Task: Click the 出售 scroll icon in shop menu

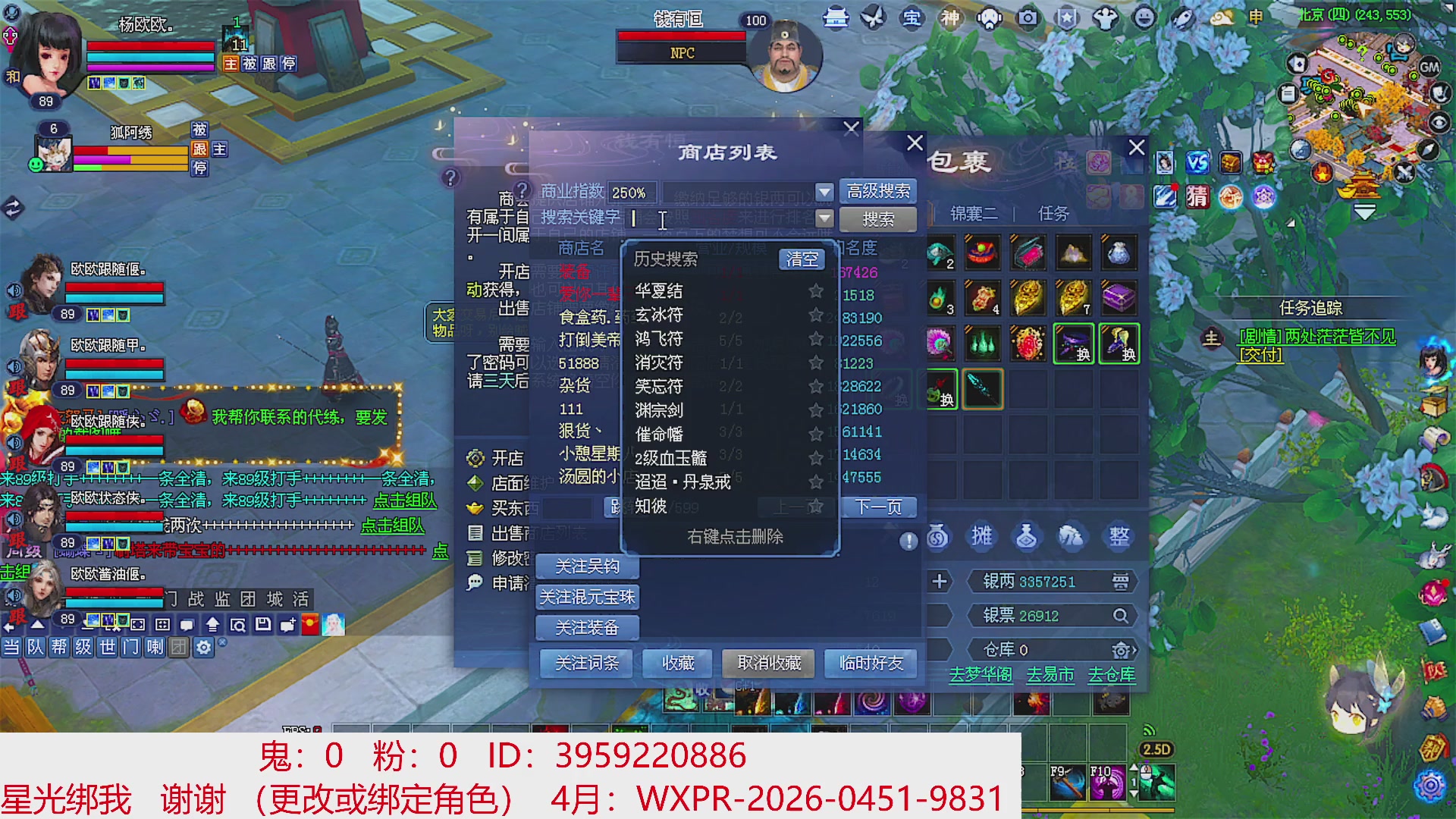Action: (x=474, y=533)
